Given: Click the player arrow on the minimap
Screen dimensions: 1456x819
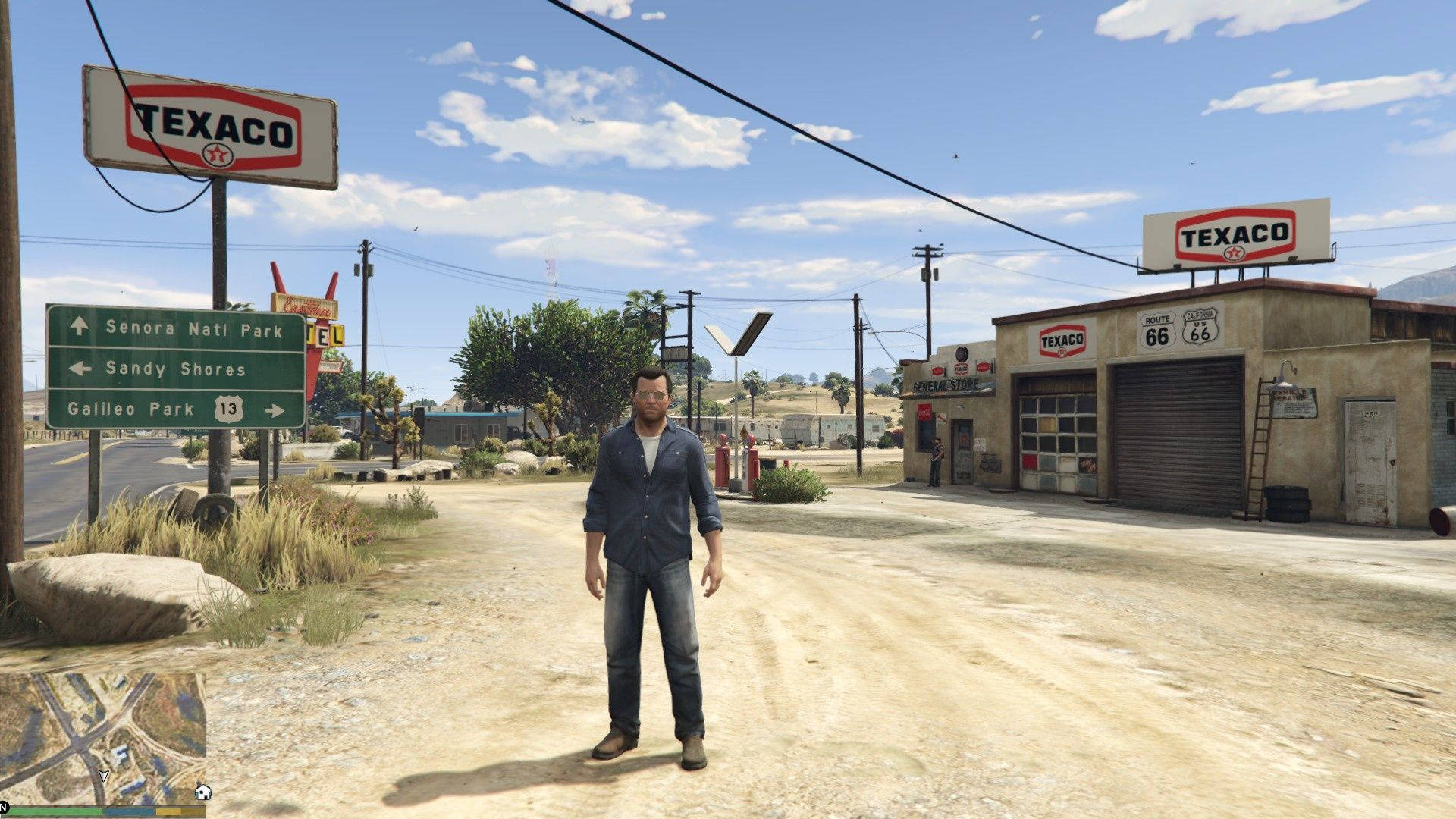Looking at the screenshot, I should [104, 776].
